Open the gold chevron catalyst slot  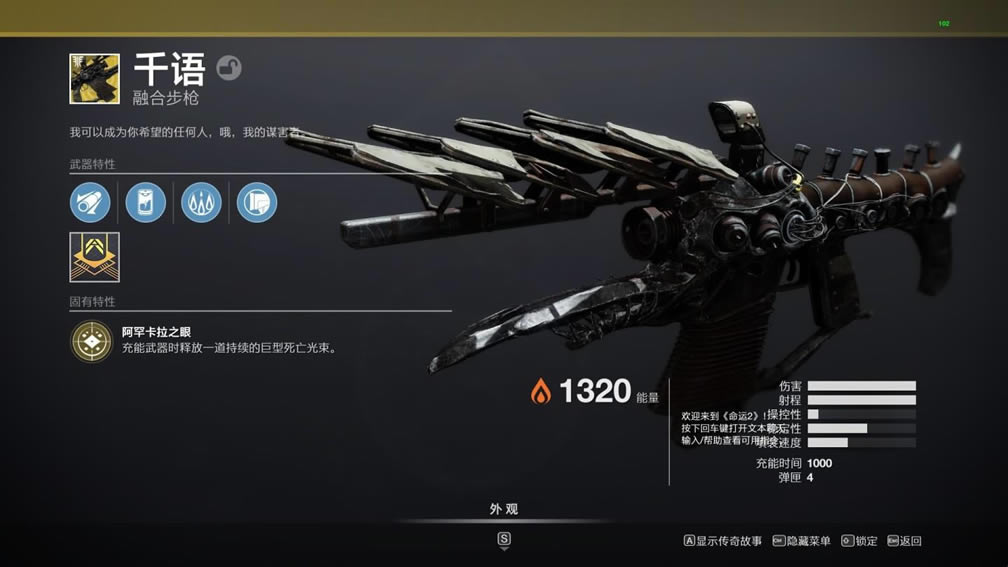point(94,257)
